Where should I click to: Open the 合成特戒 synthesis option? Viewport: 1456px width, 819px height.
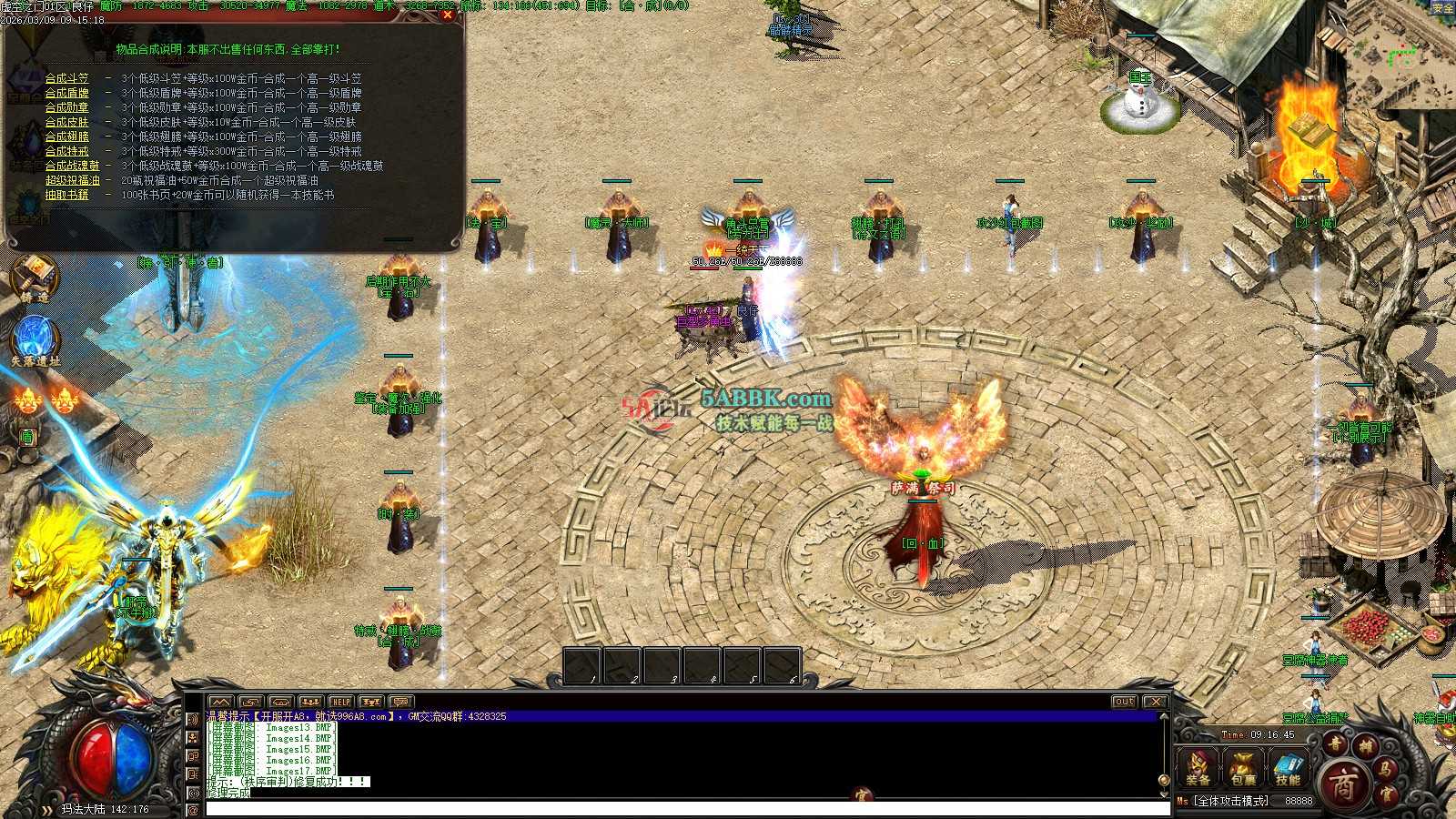click(x=67, y=152)
